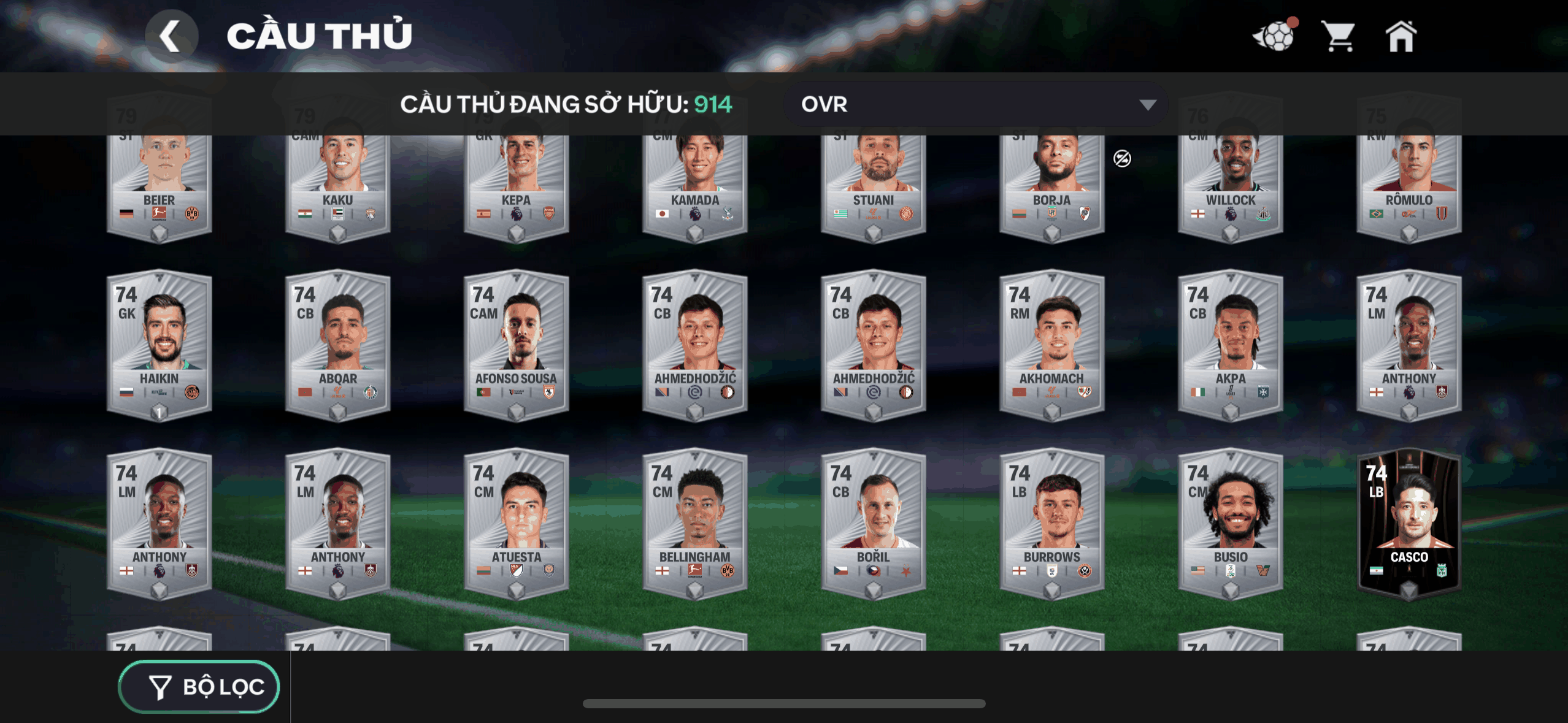Go back using the arrow button
The width and height of the screenshot is (1568, 723).
(x=171, y=36)
